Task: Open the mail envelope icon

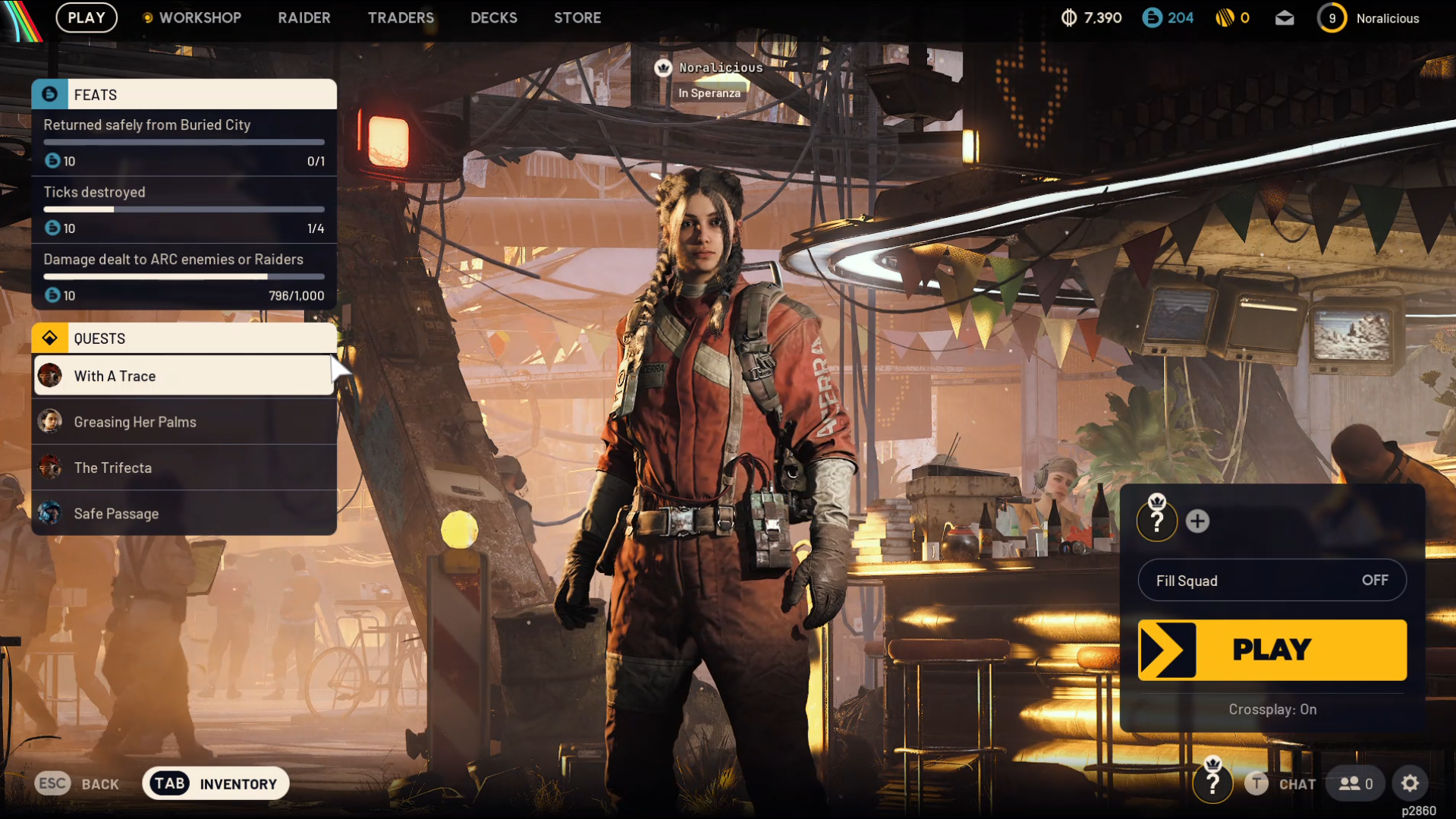Action: (1284, 18)
